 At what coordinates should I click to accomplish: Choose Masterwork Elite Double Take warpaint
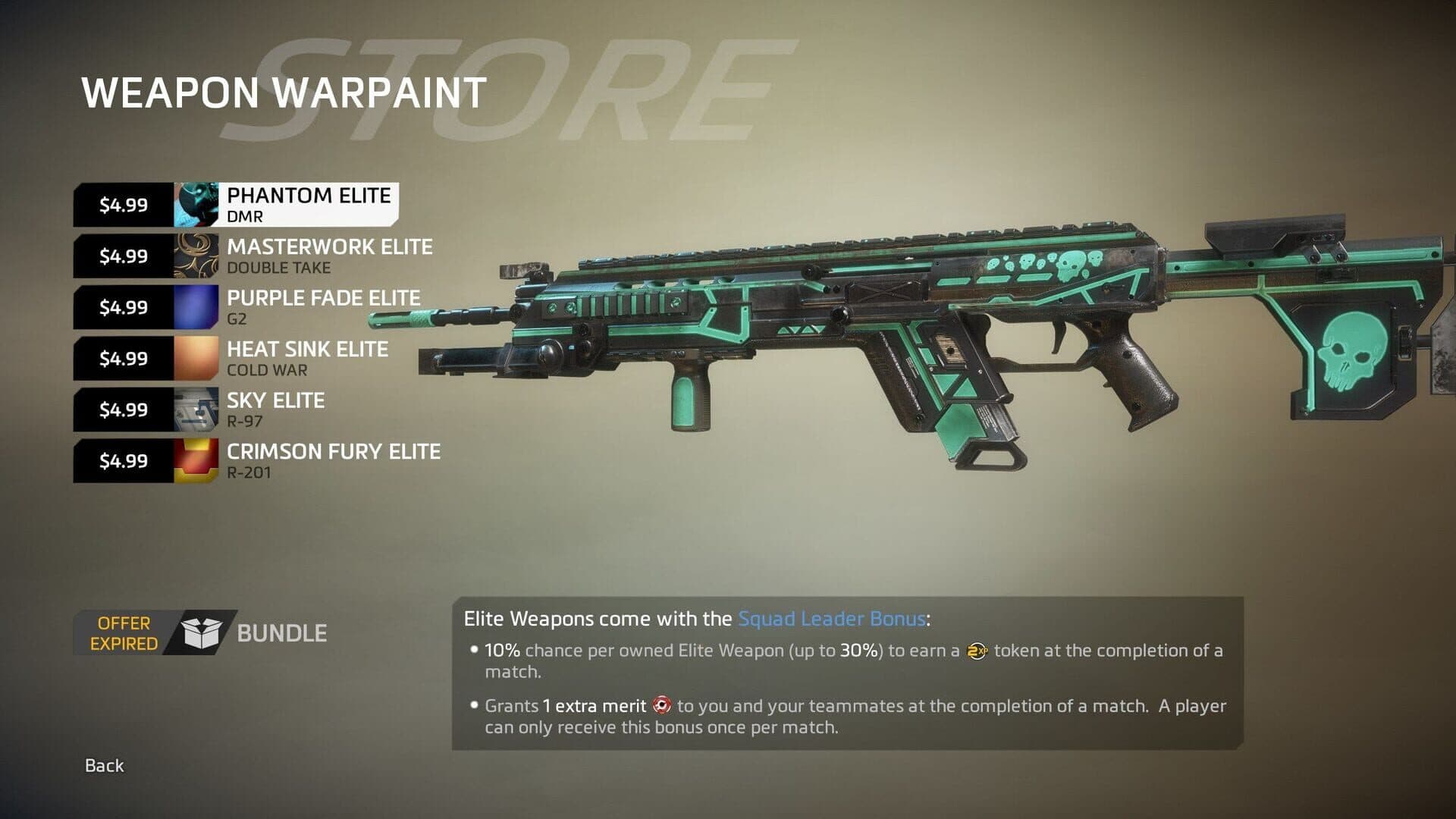pyautogui.click(x=329, y=256)
